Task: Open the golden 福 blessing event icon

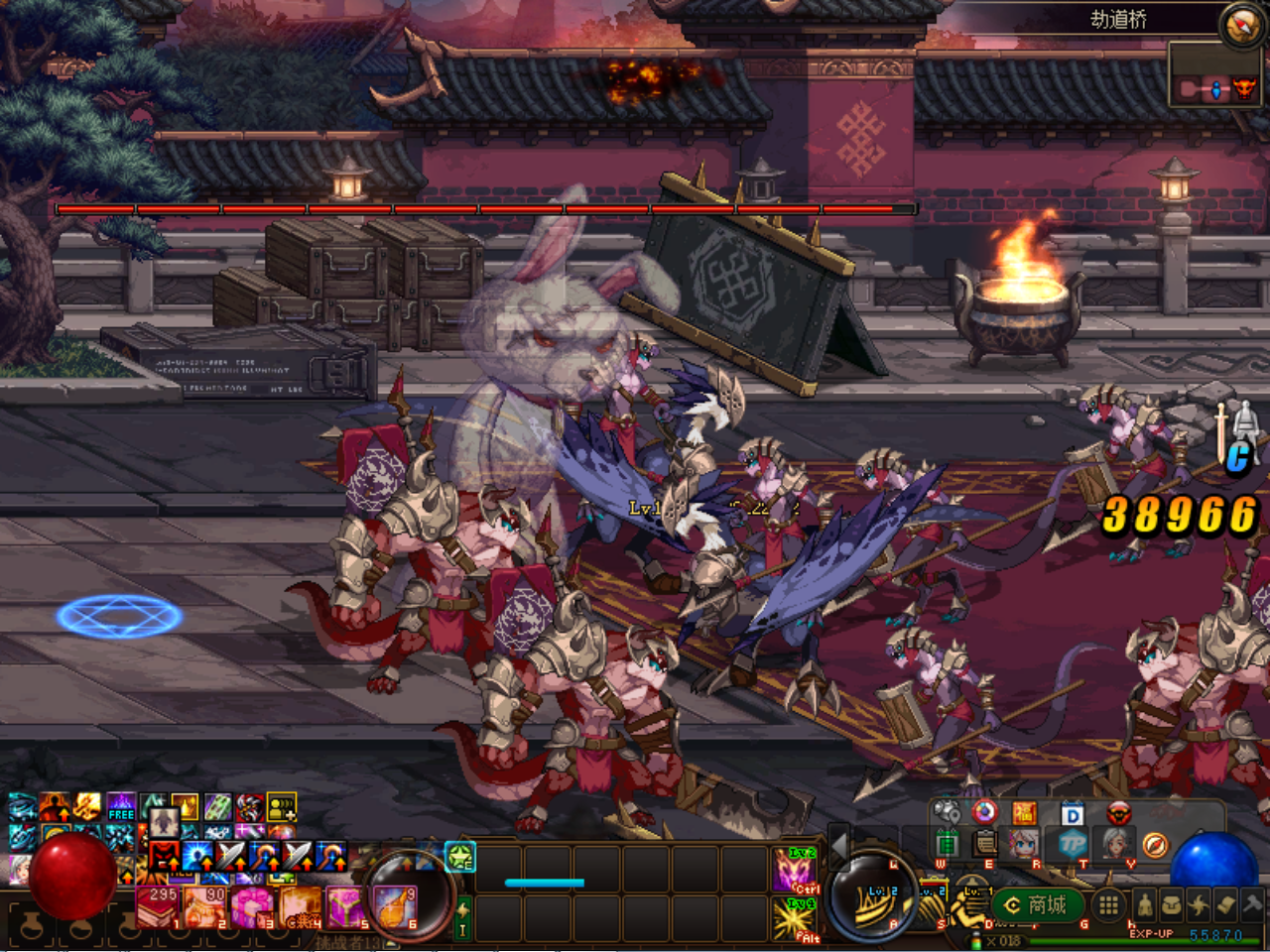Action: tap(1024, 813)
